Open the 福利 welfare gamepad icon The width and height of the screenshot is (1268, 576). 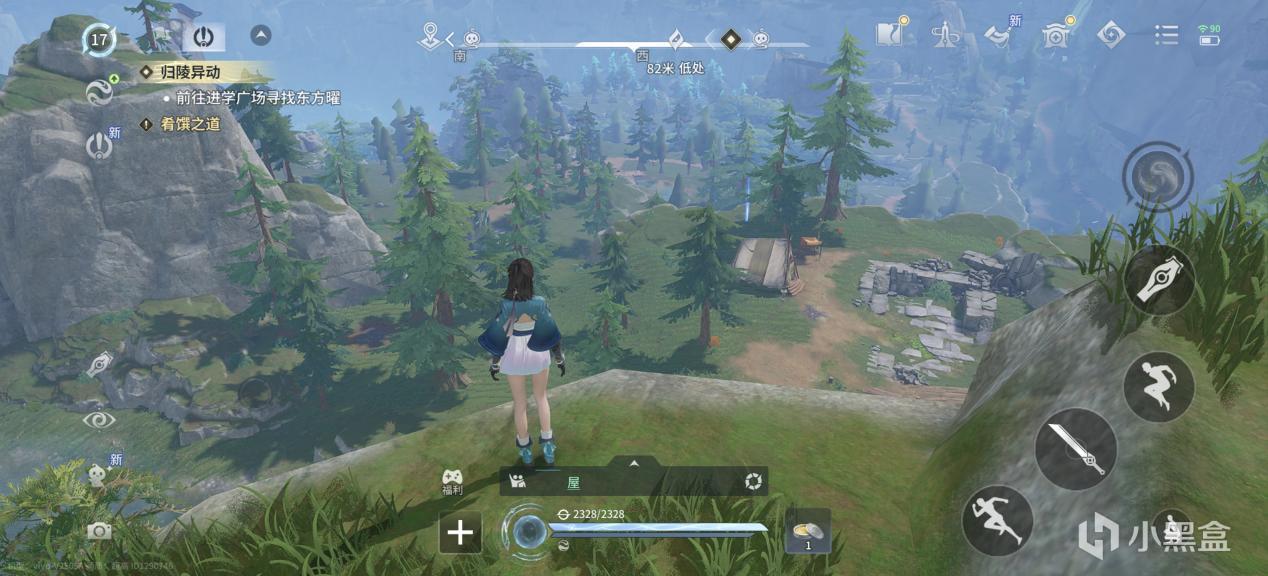pos(453,481)
